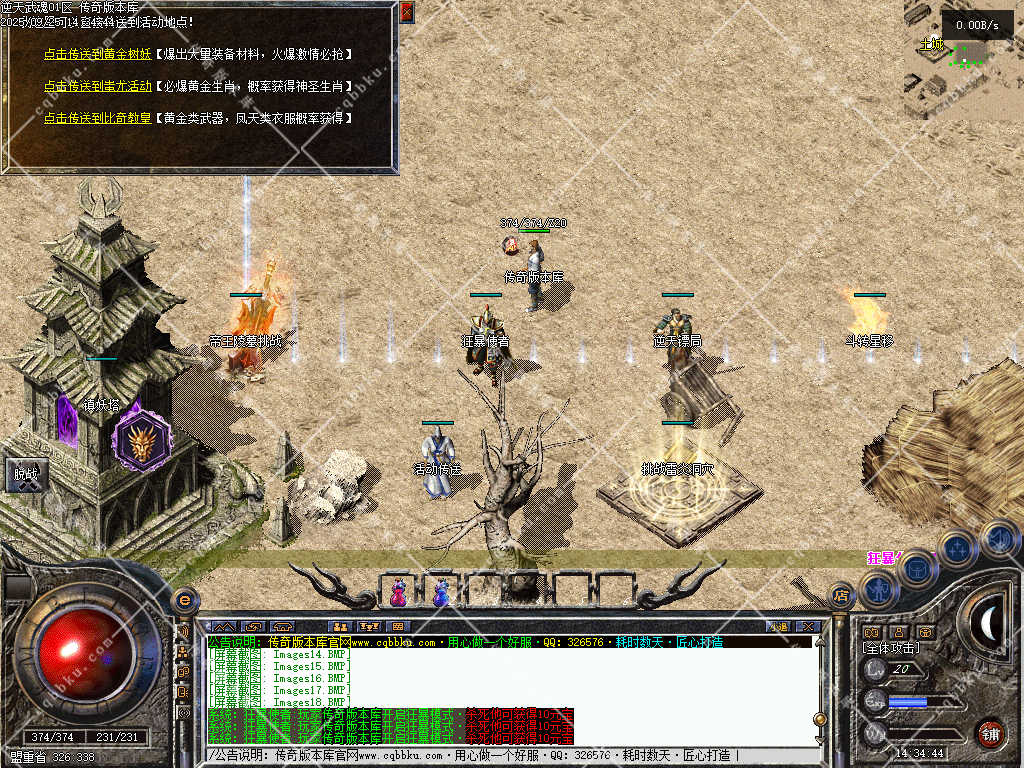
Task: Click the red 铺 stall button
Action: click(990, 732)
